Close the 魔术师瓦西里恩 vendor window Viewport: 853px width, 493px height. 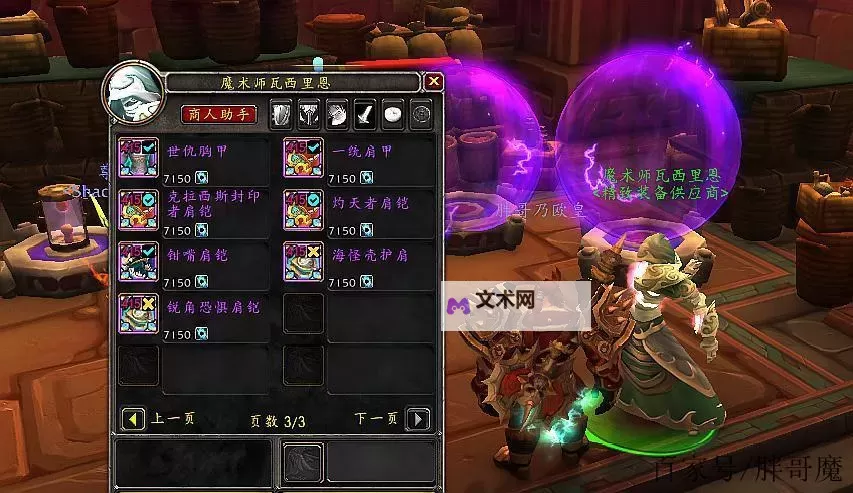tap(433, 82)
